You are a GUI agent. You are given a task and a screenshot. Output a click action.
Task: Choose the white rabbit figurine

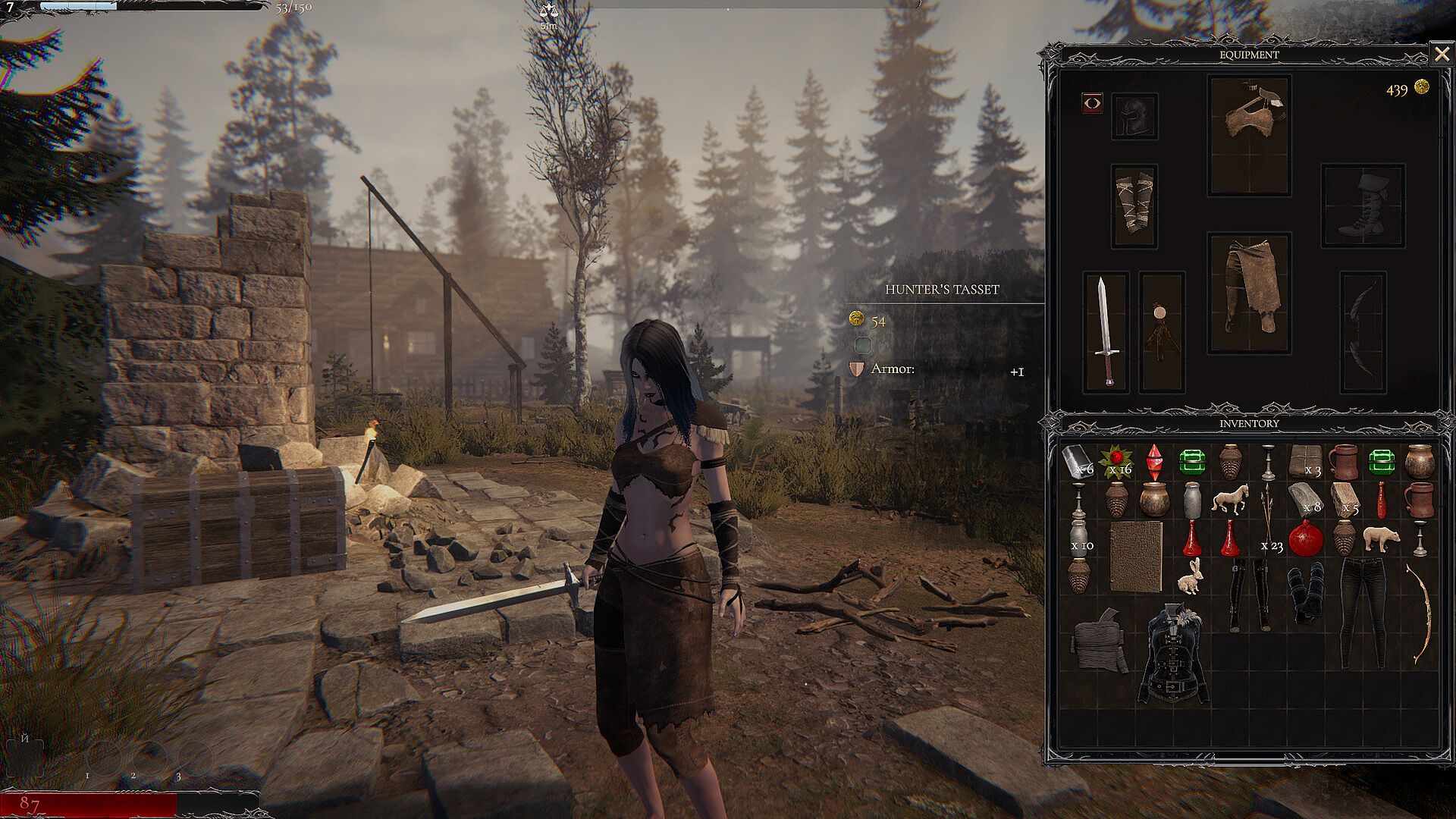tap(1189, 578)
